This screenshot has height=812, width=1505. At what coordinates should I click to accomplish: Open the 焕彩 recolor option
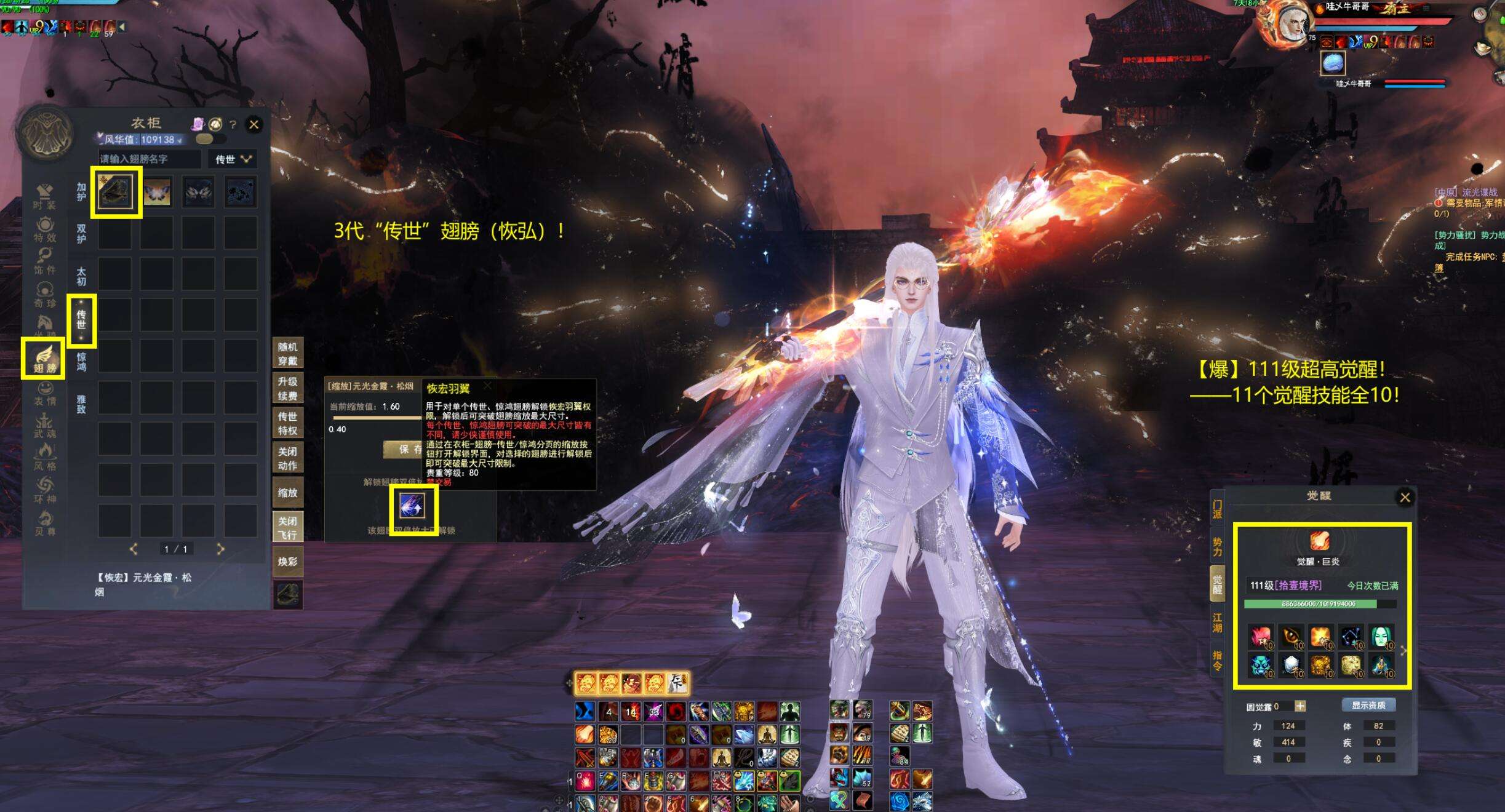click(x=287, y=561)
